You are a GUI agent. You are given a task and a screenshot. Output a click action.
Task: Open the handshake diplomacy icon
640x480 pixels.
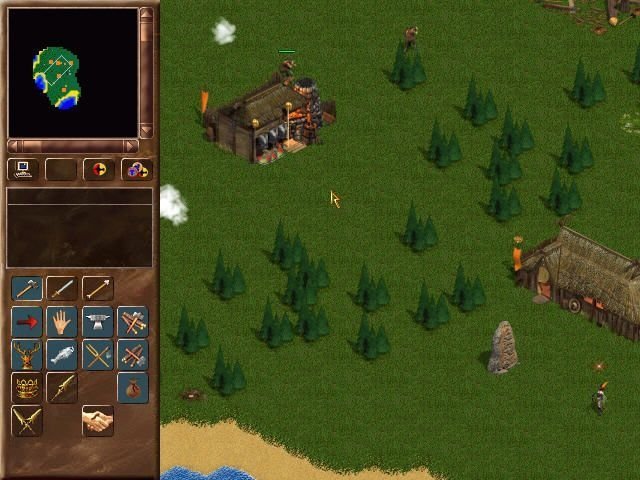[x=97, y=421]
